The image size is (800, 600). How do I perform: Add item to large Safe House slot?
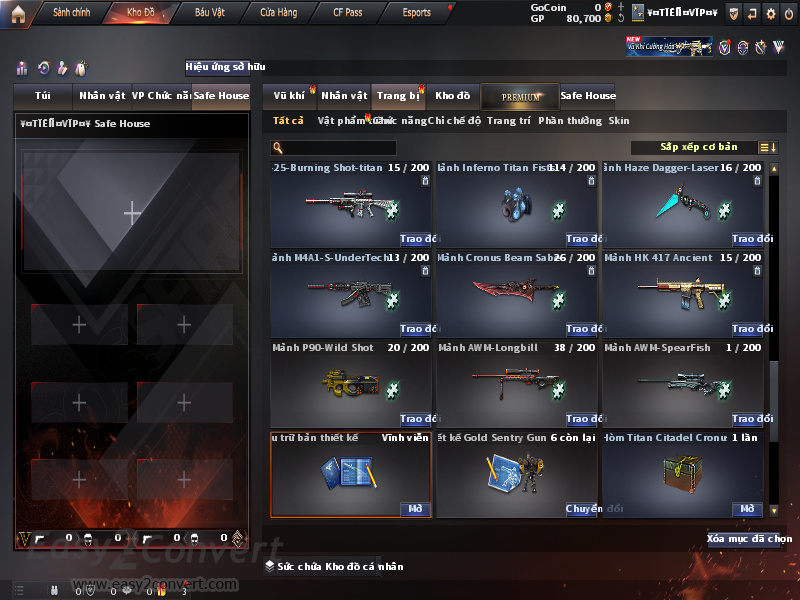tap(131, 212)
